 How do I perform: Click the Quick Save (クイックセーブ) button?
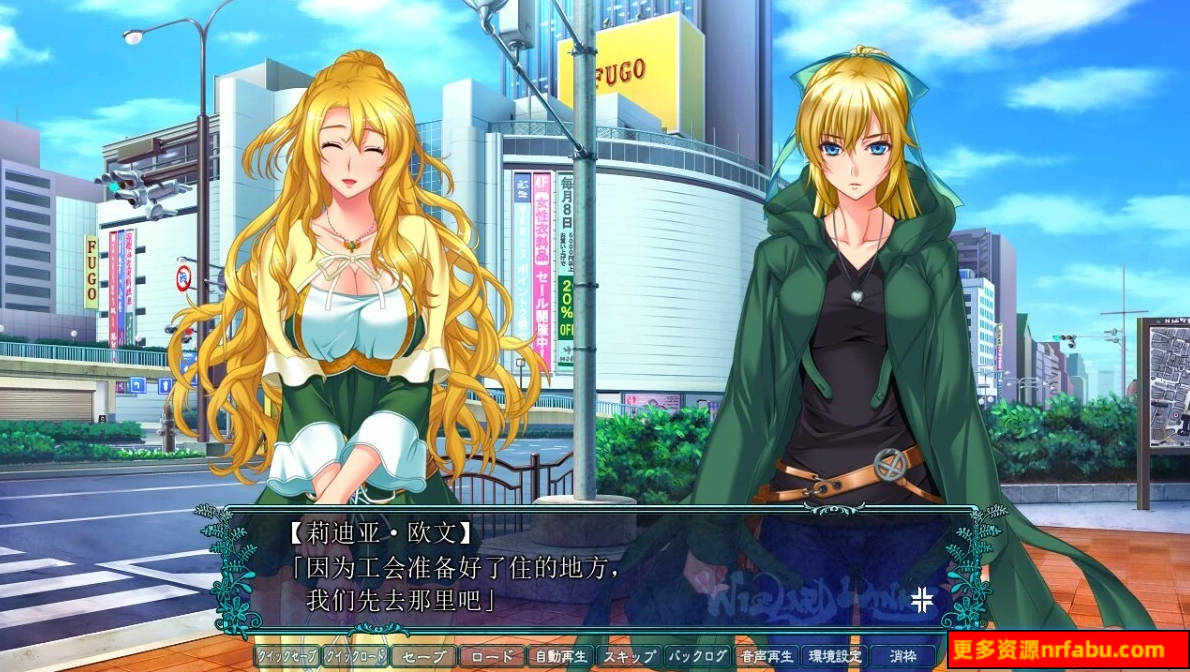[286, 657]
